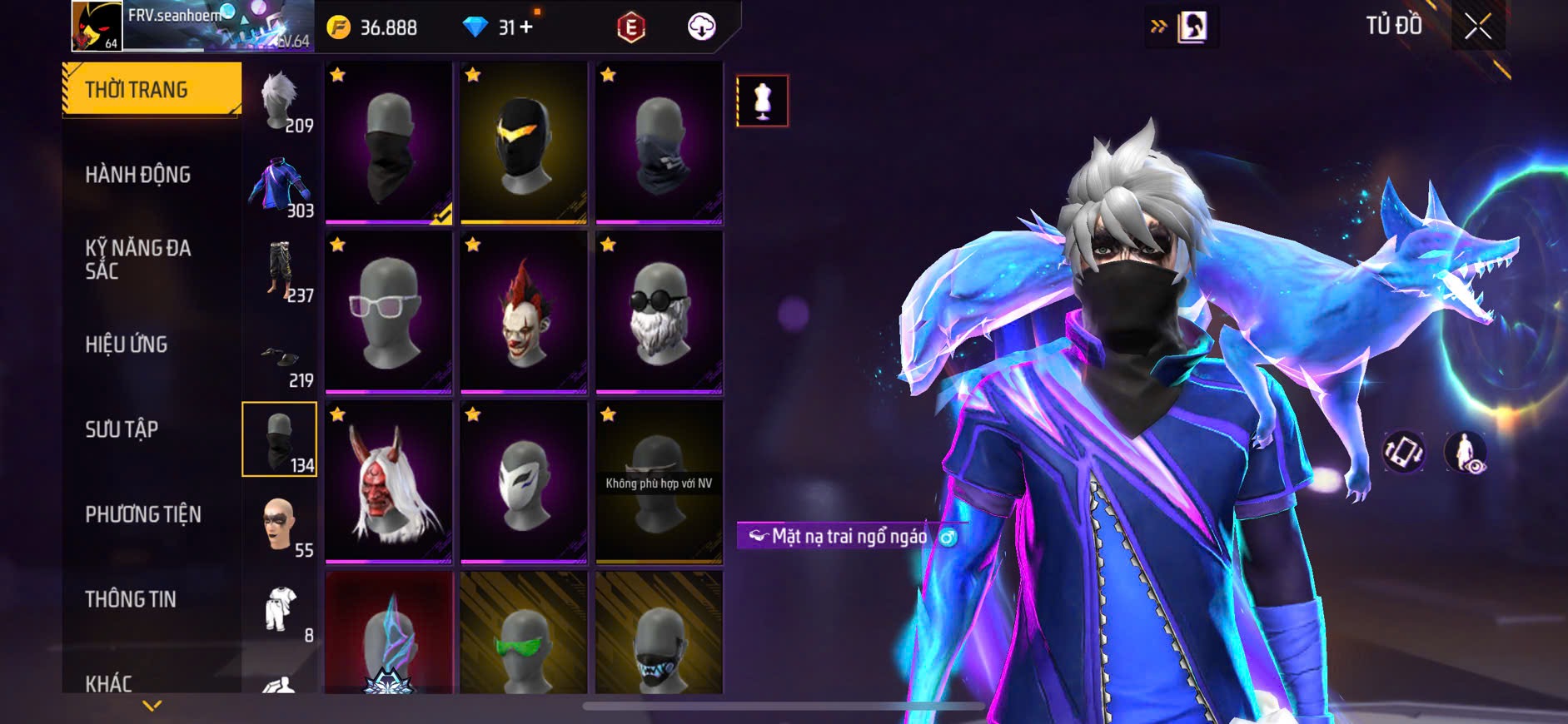Choose the white glasses face item
The image size is (1568, 724).
click(388, 313)
